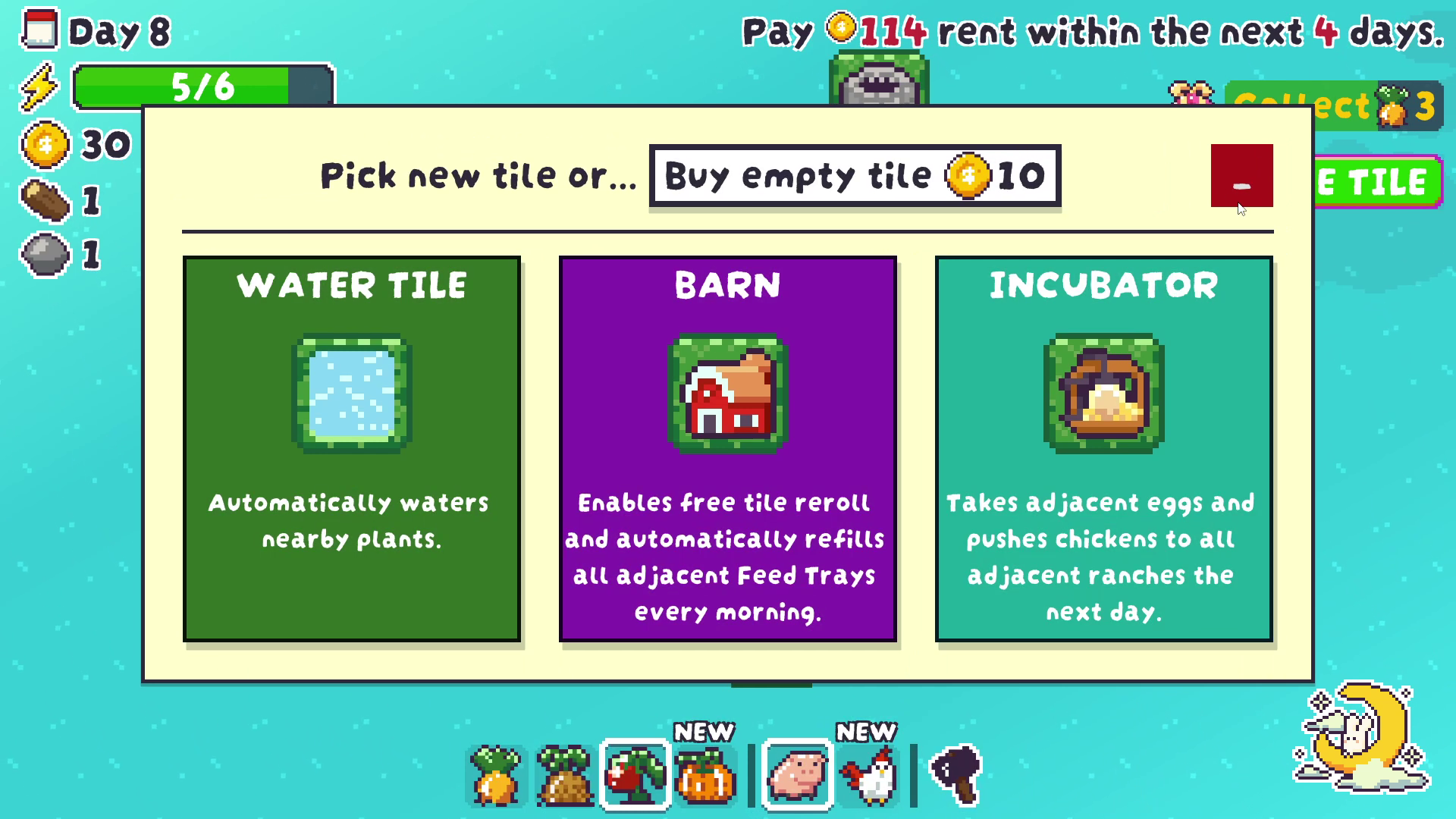Click the stone resource icon
1456x819 pixels.
point(45,254)
